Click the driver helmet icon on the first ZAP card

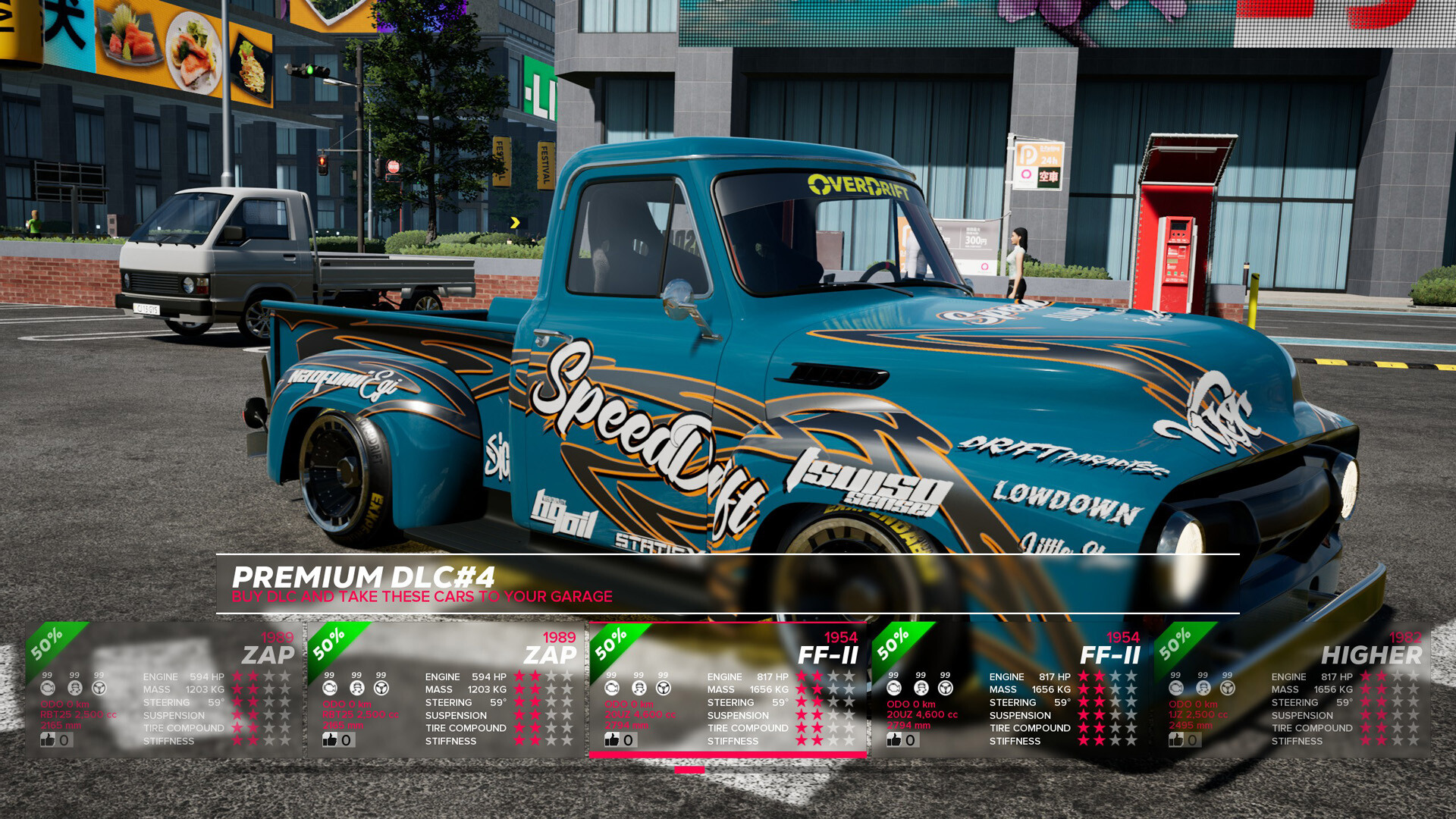point(74,688)
